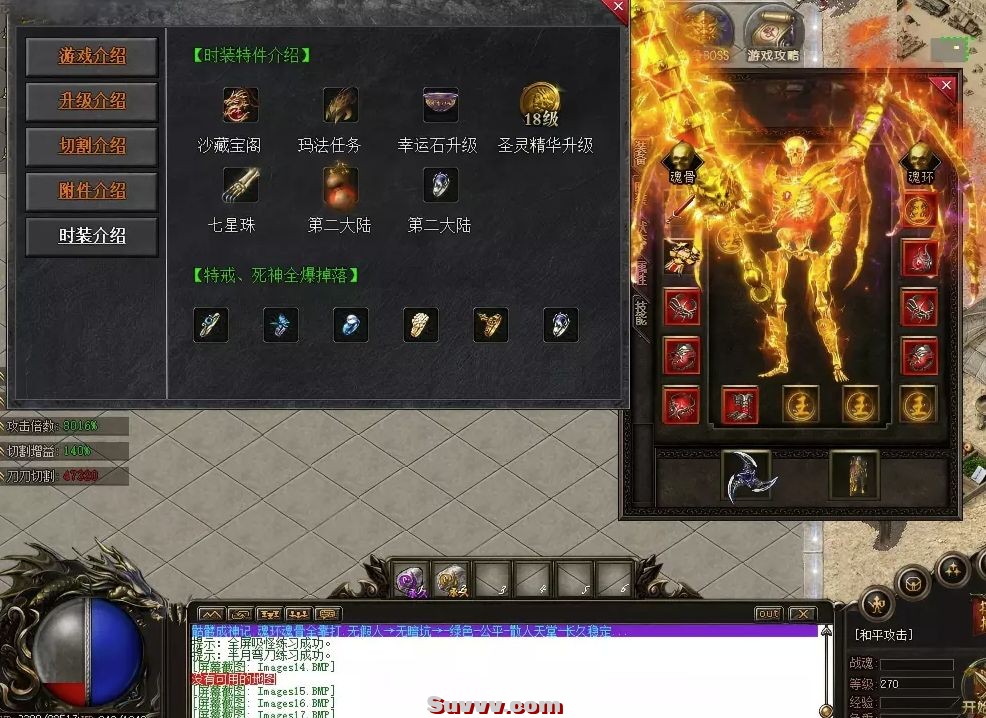Select the 玛法任务 icon

pyautogui.click(x=340, y=105)
